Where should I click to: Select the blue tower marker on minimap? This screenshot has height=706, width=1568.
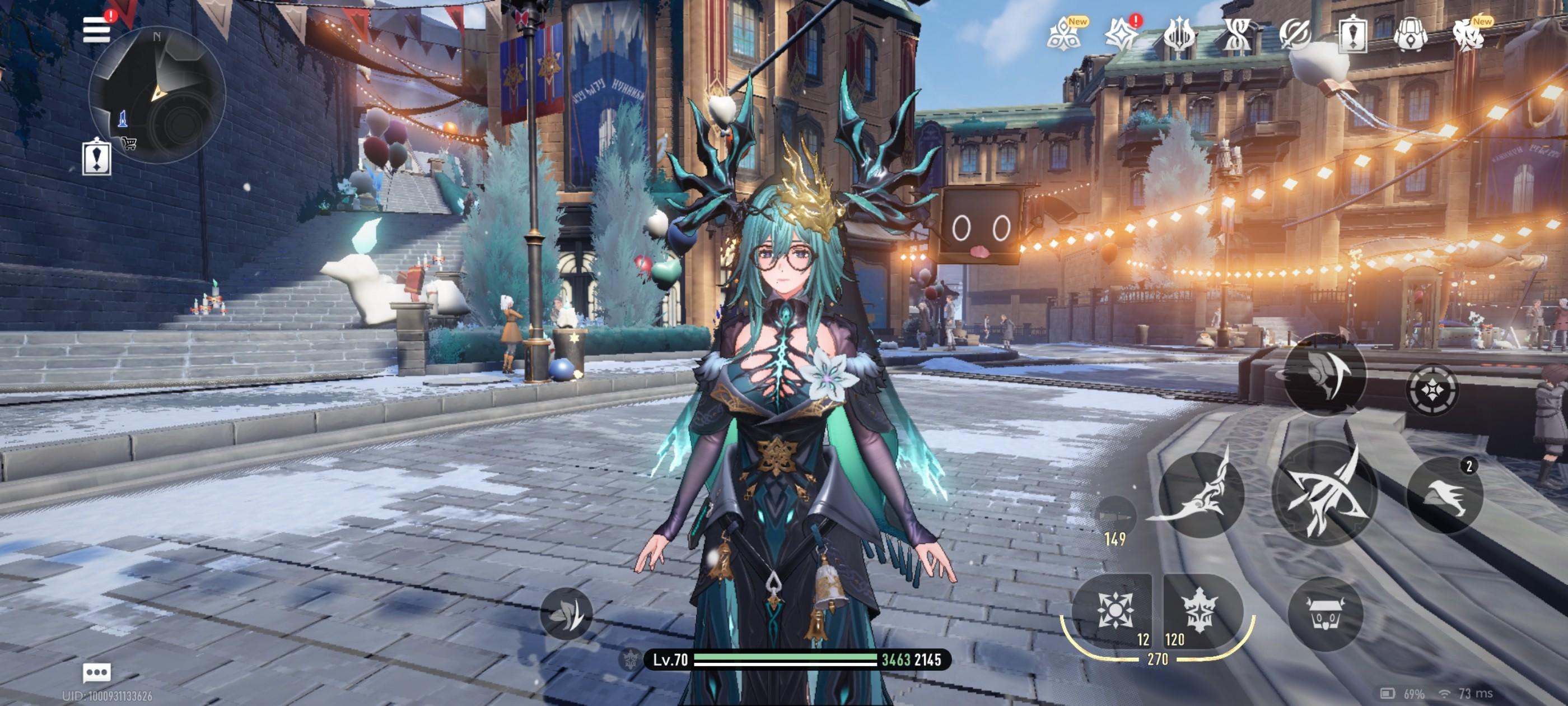coord(122,118)
